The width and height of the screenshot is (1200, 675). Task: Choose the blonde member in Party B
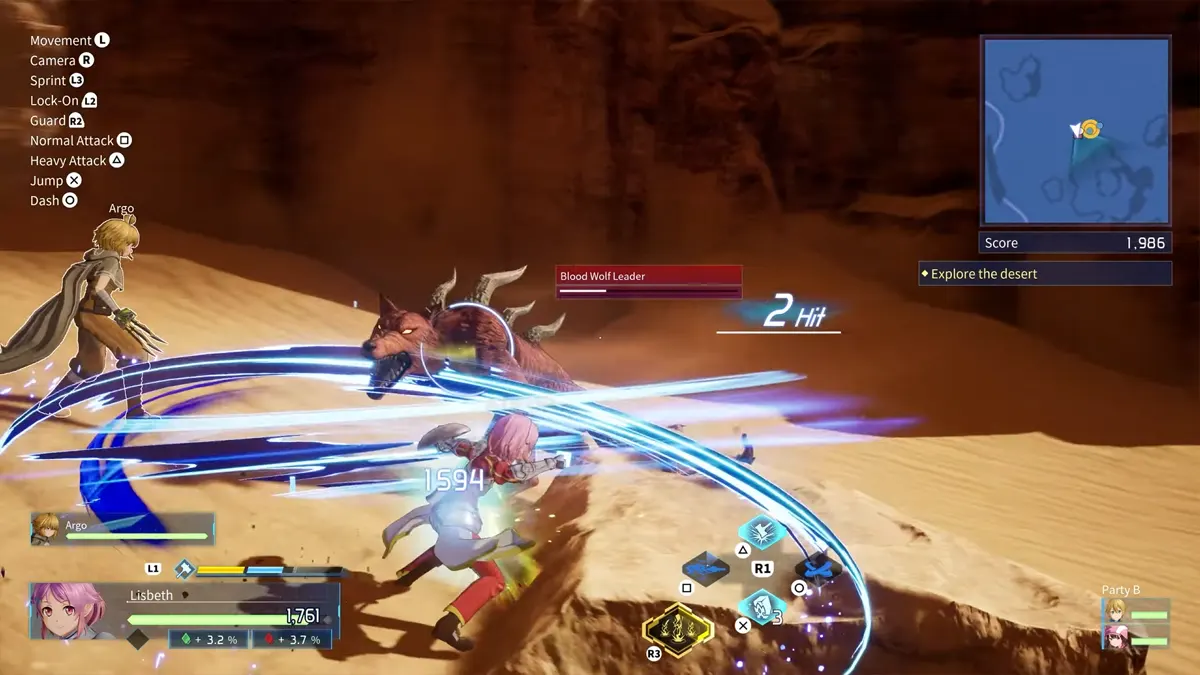pyautogui.click(x=1115, y=611)
